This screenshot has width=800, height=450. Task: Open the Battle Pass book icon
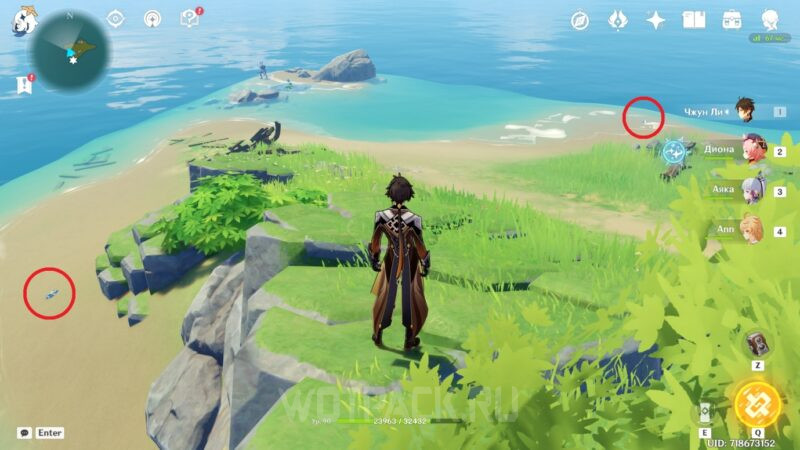coord(694,20)
